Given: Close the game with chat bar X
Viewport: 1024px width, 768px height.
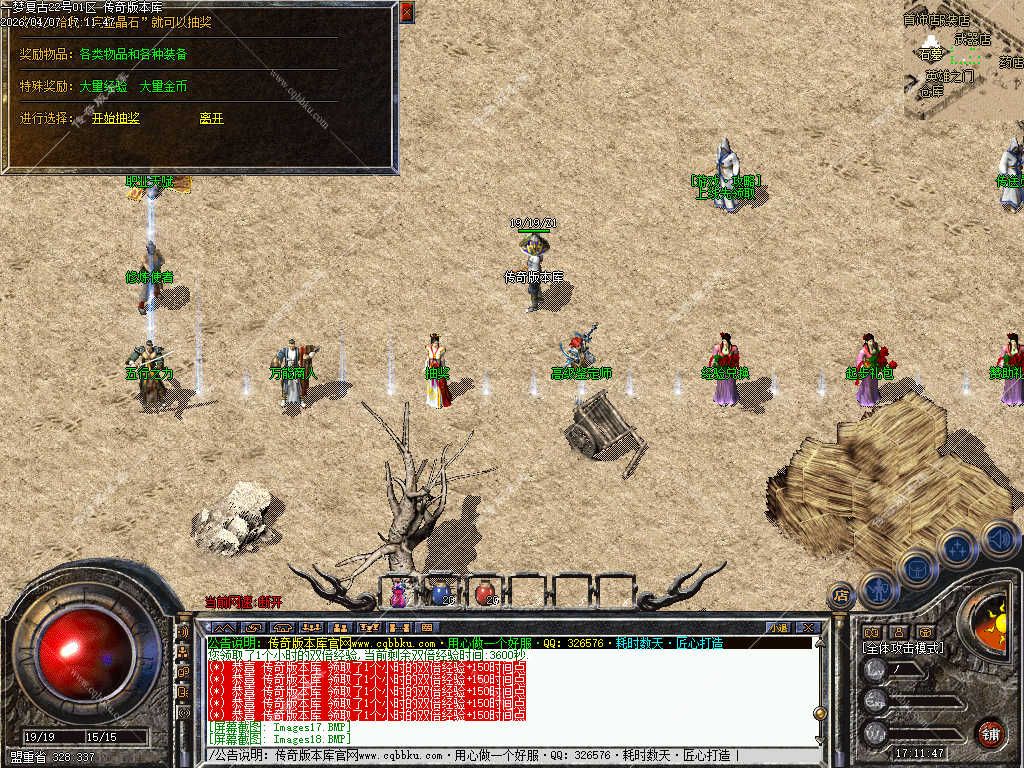Looking at the screenshot, I should (x=808, y=627).
